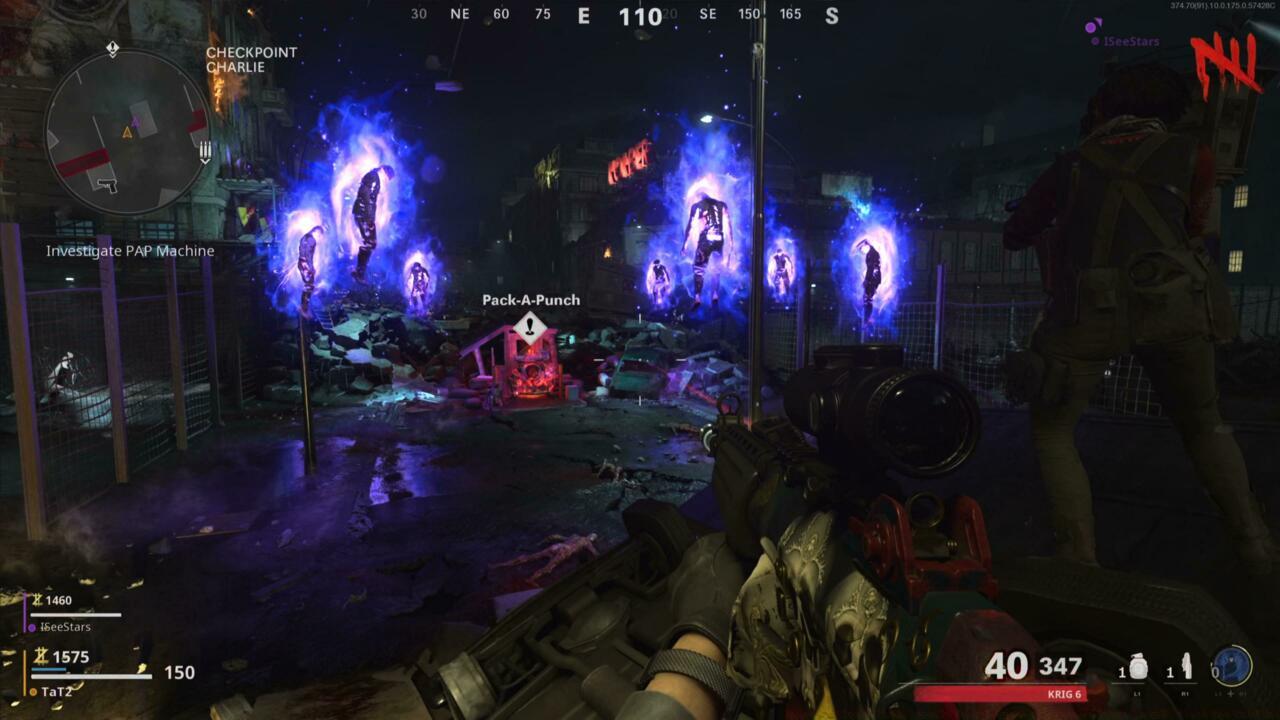Click the Checkpoint Charlie location label
This screenshot has width=1280, height=720.
tap(251, 60)
